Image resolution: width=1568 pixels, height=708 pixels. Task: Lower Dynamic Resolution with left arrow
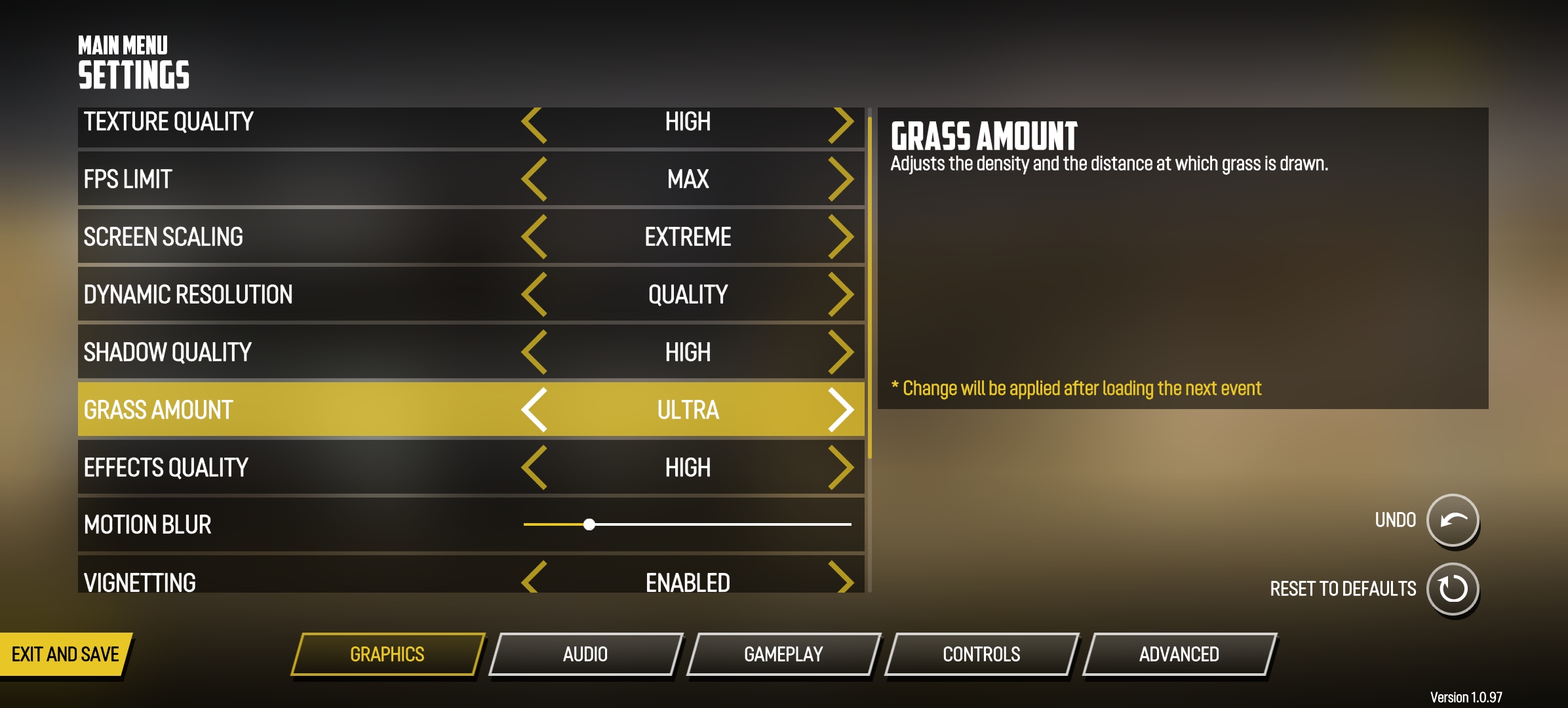click(535, 294)
